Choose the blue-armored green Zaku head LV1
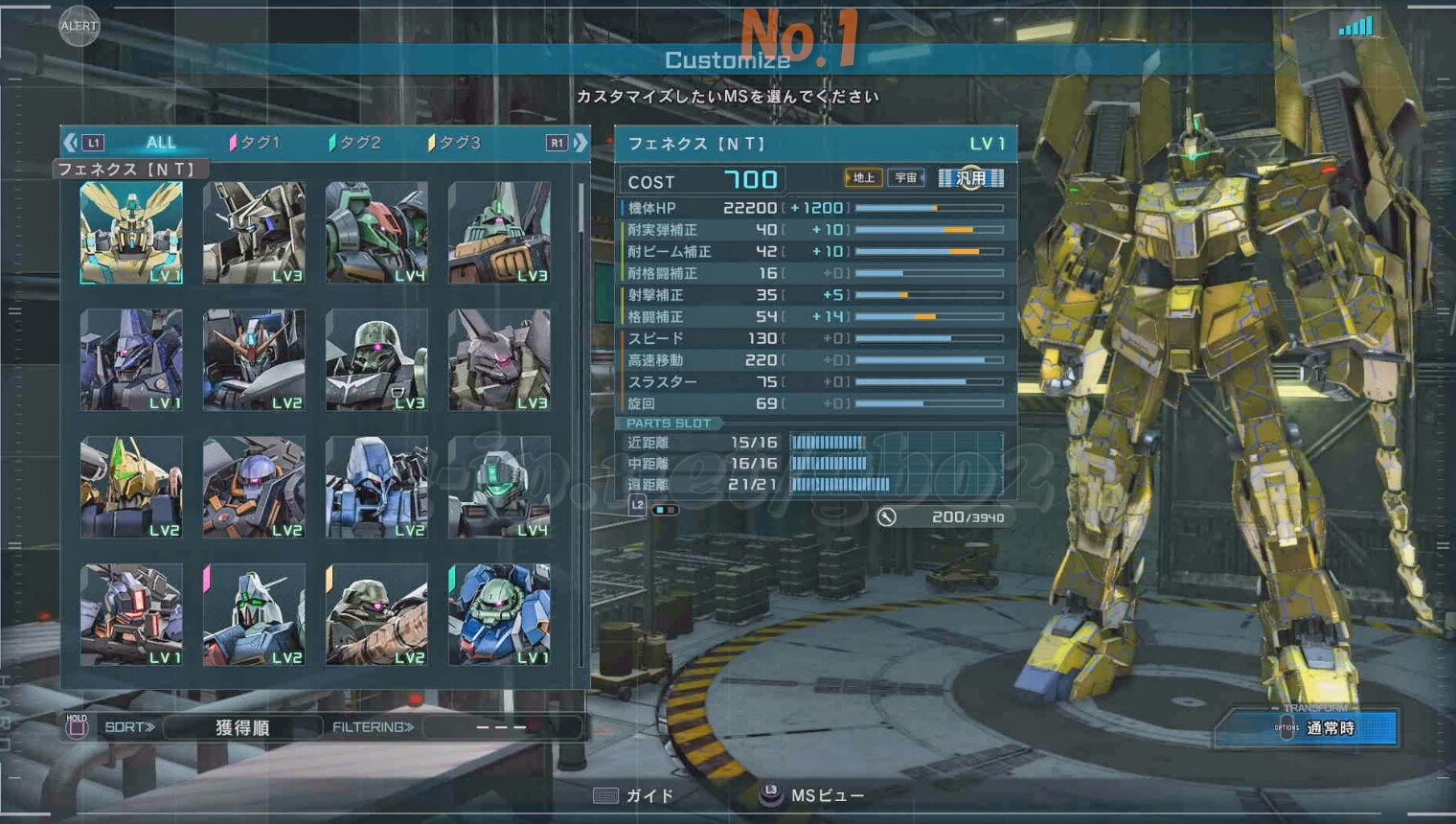Viewport: 1456px width, 824px height. [x=499, y=614]
